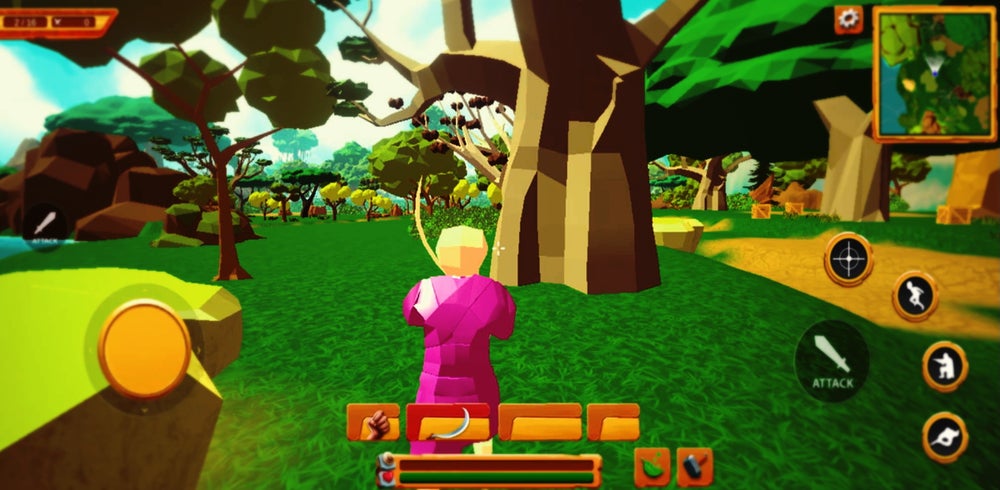The width and height of the screenshot is (1000, 490).
Task: Select the fist hotbar slot
Action: tap(373, 423)
